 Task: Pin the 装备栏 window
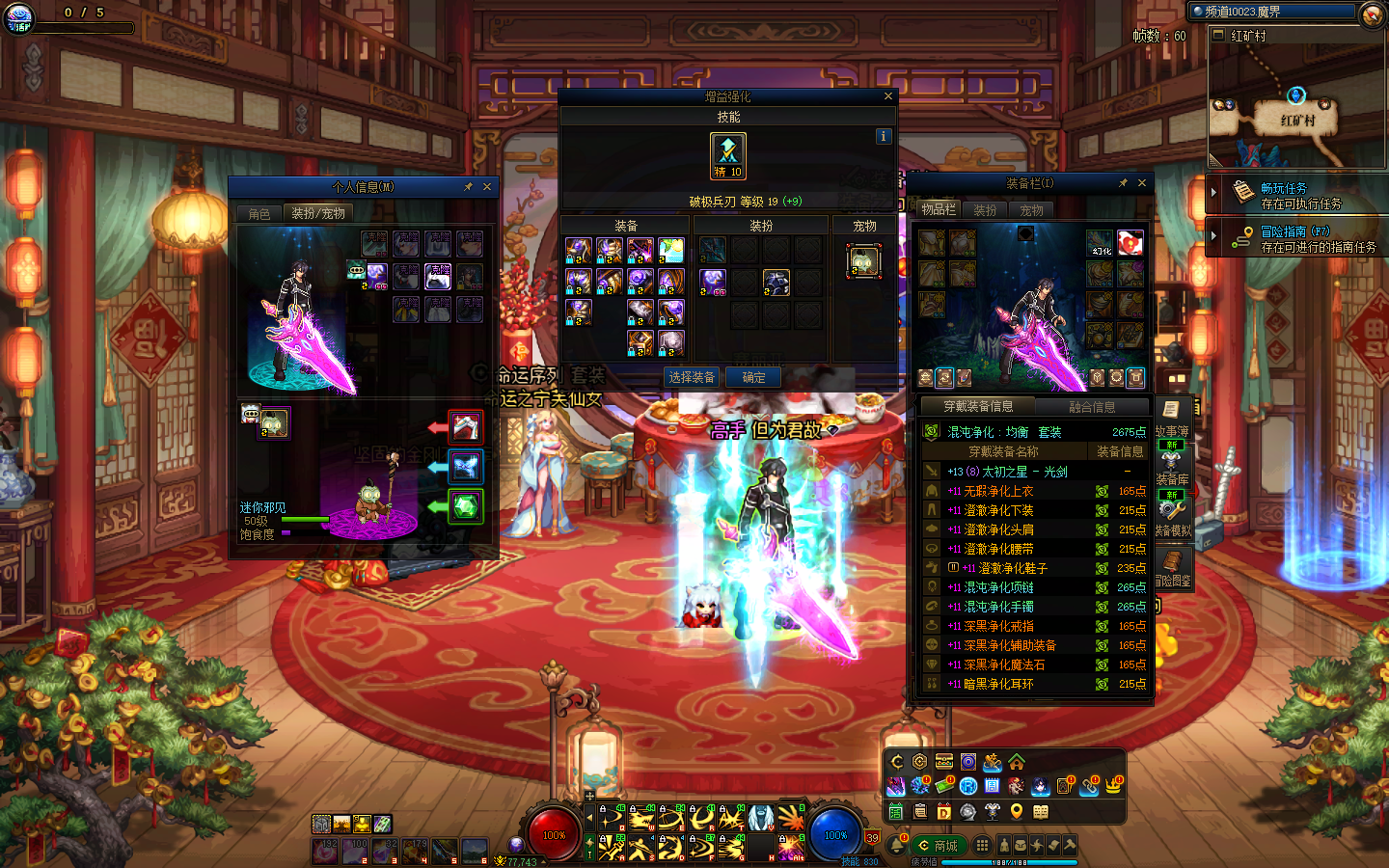[x=1123, y=183]
